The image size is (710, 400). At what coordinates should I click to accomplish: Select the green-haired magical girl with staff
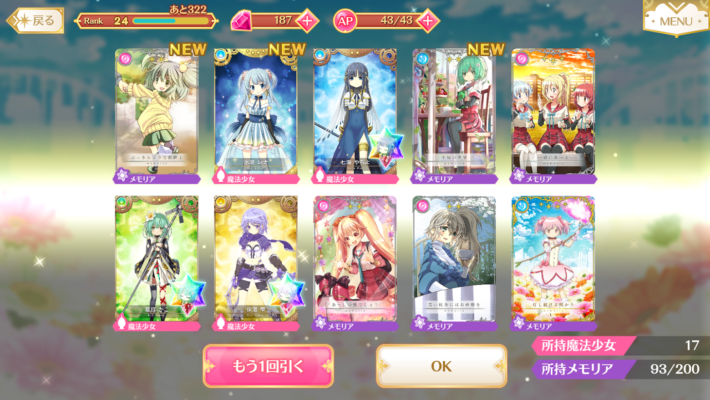(156, 260)
